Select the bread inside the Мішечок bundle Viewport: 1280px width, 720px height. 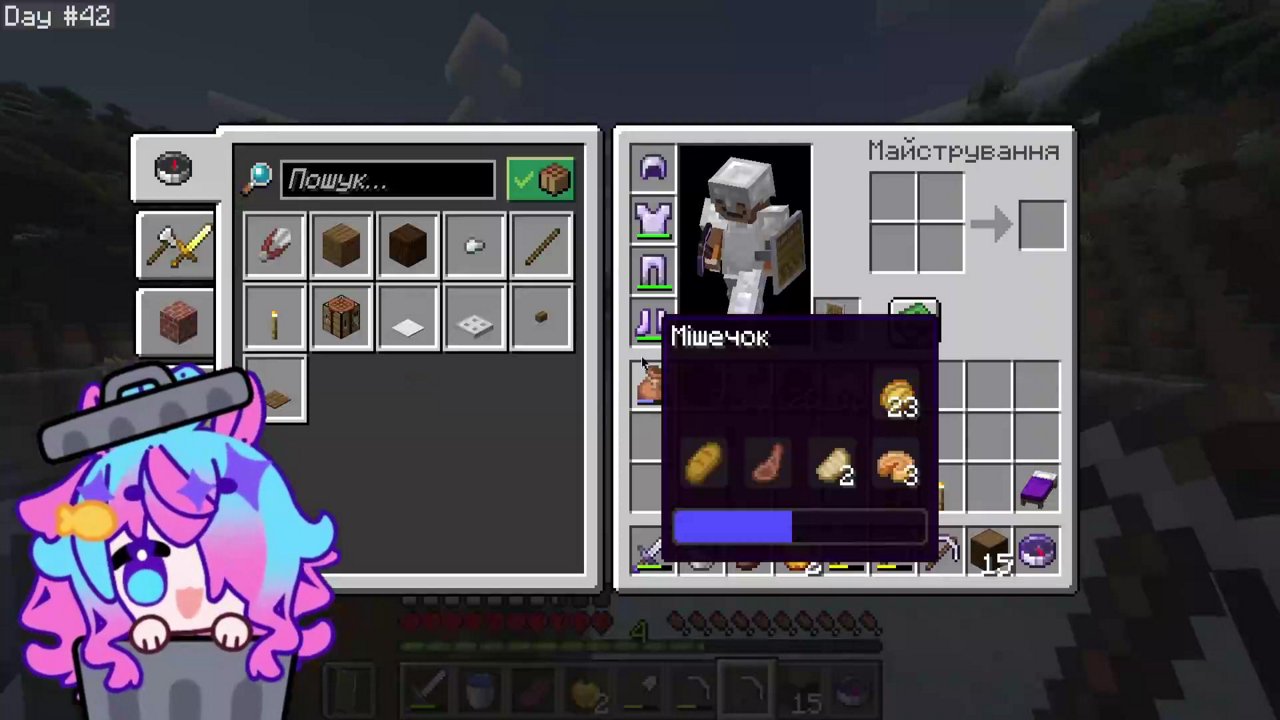pyautogui.click(x=703, y=463)
